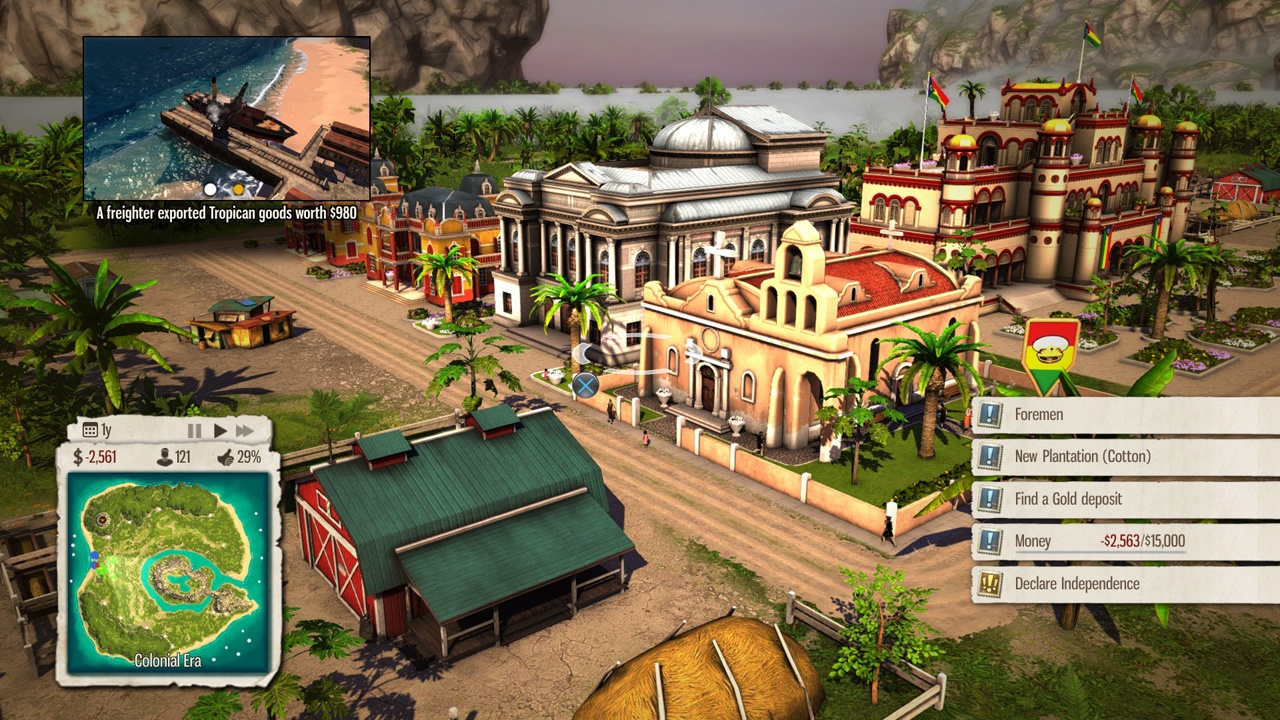
Task: Activate fast-forward game speed
Action: 246,431
